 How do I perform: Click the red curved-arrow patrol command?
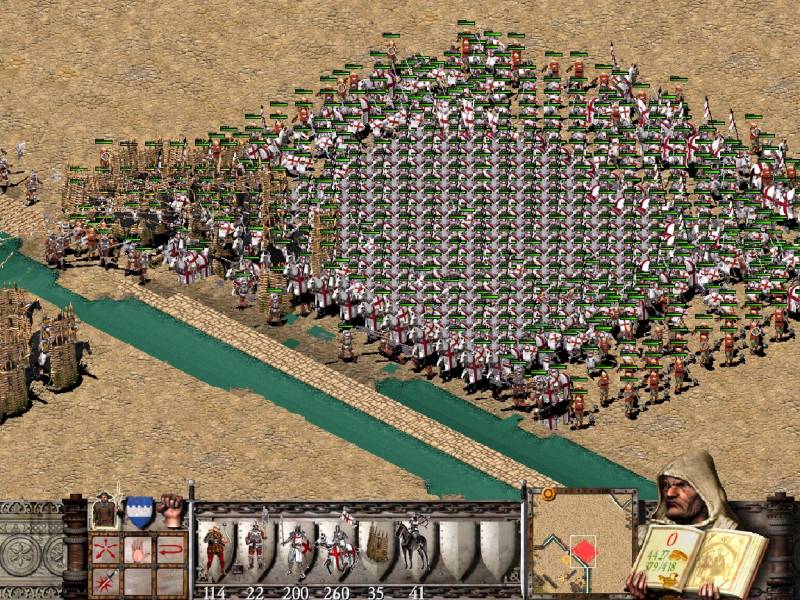click(x=171, y=550)
